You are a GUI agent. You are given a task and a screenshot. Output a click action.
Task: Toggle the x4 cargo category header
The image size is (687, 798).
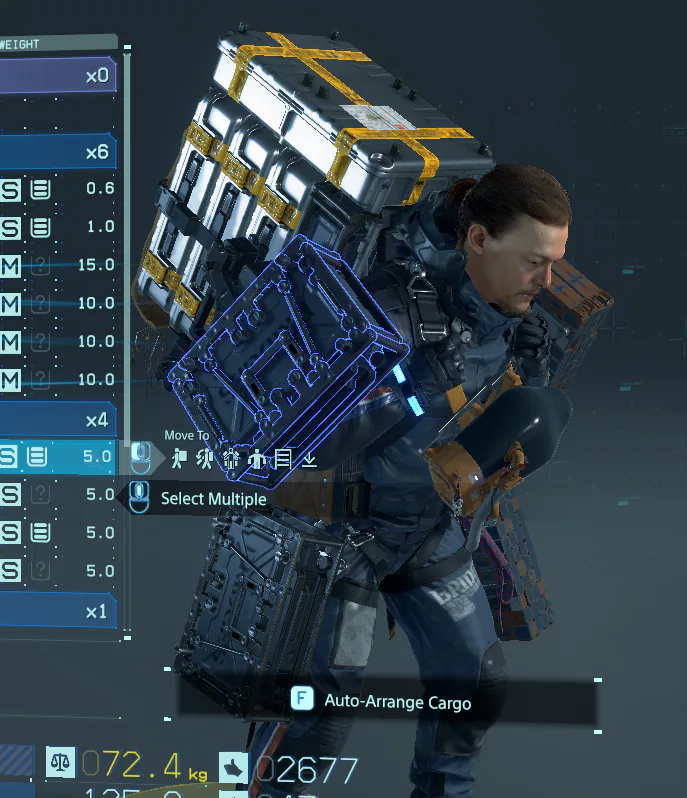[x=58, y=419]
